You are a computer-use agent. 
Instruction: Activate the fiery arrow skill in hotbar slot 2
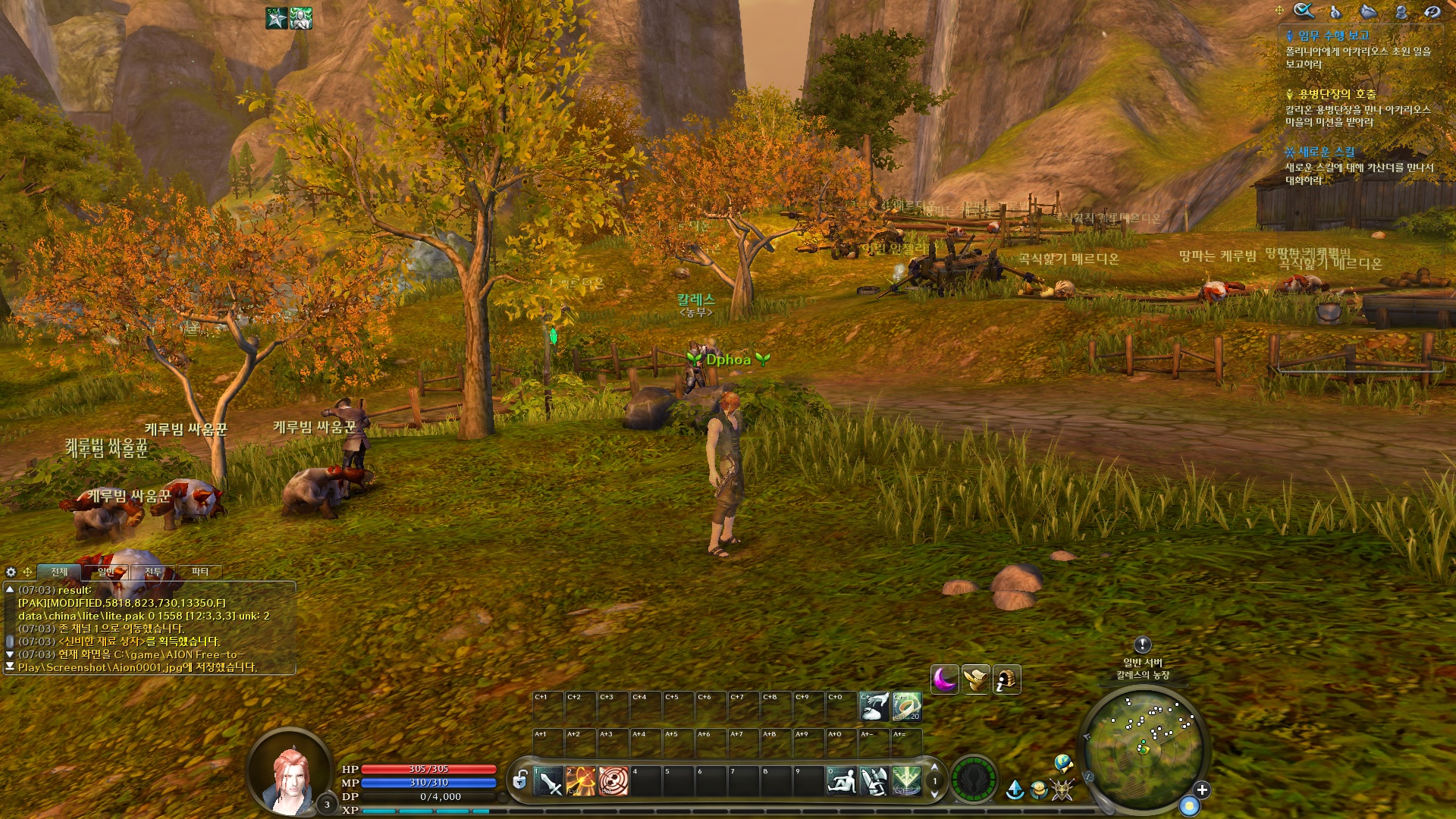click(580, 782)
